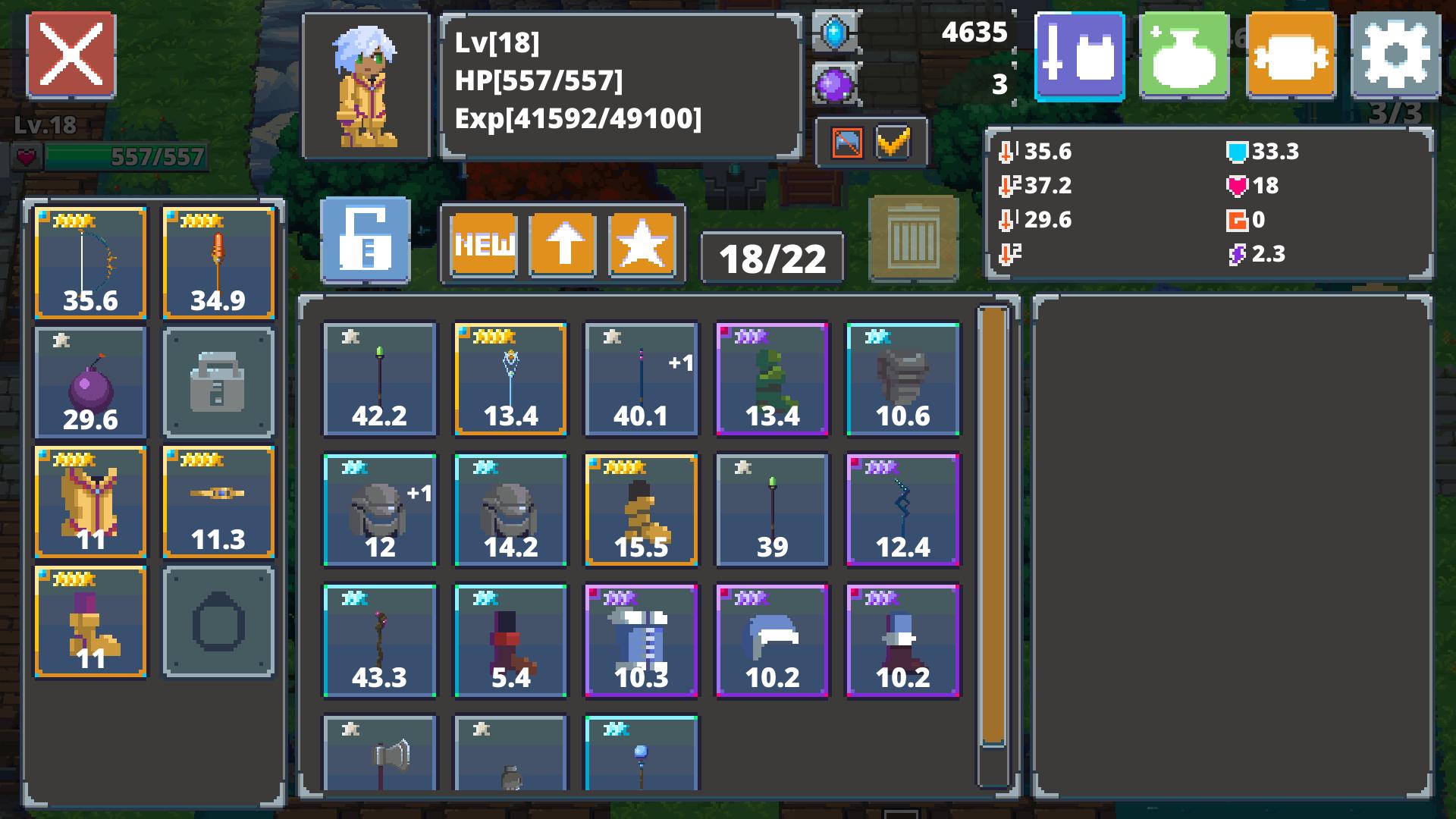This screenshot has width=1456, height=819.
Task: Select the helmet item with +1 marker
Action: coord(380,510)
